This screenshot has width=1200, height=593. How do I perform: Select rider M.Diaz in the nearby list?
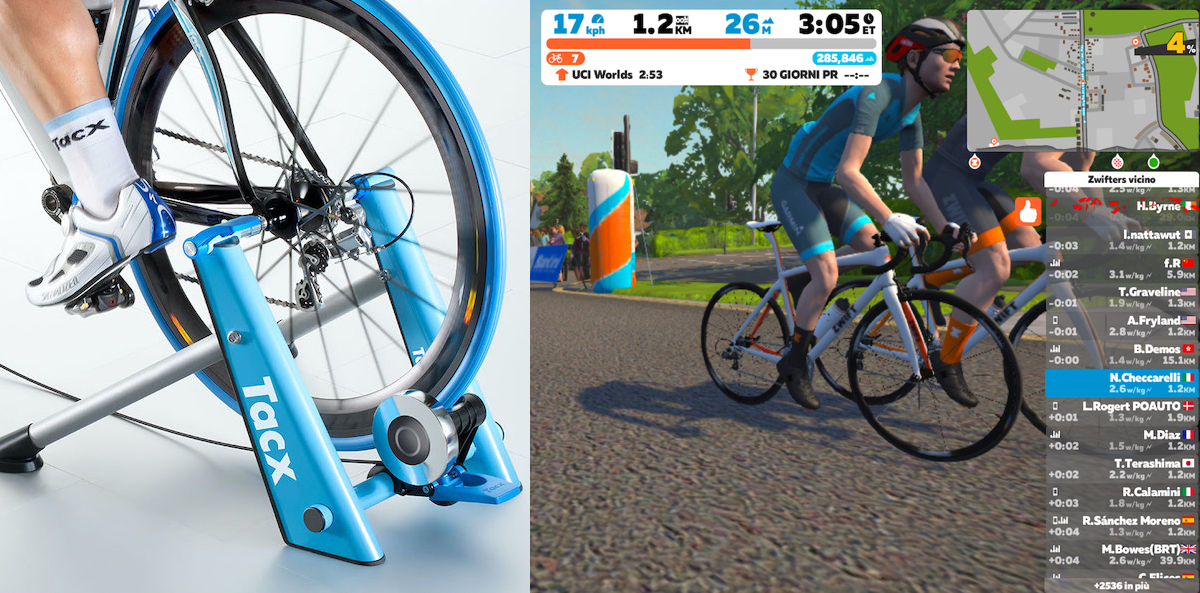pos(1121,441)
